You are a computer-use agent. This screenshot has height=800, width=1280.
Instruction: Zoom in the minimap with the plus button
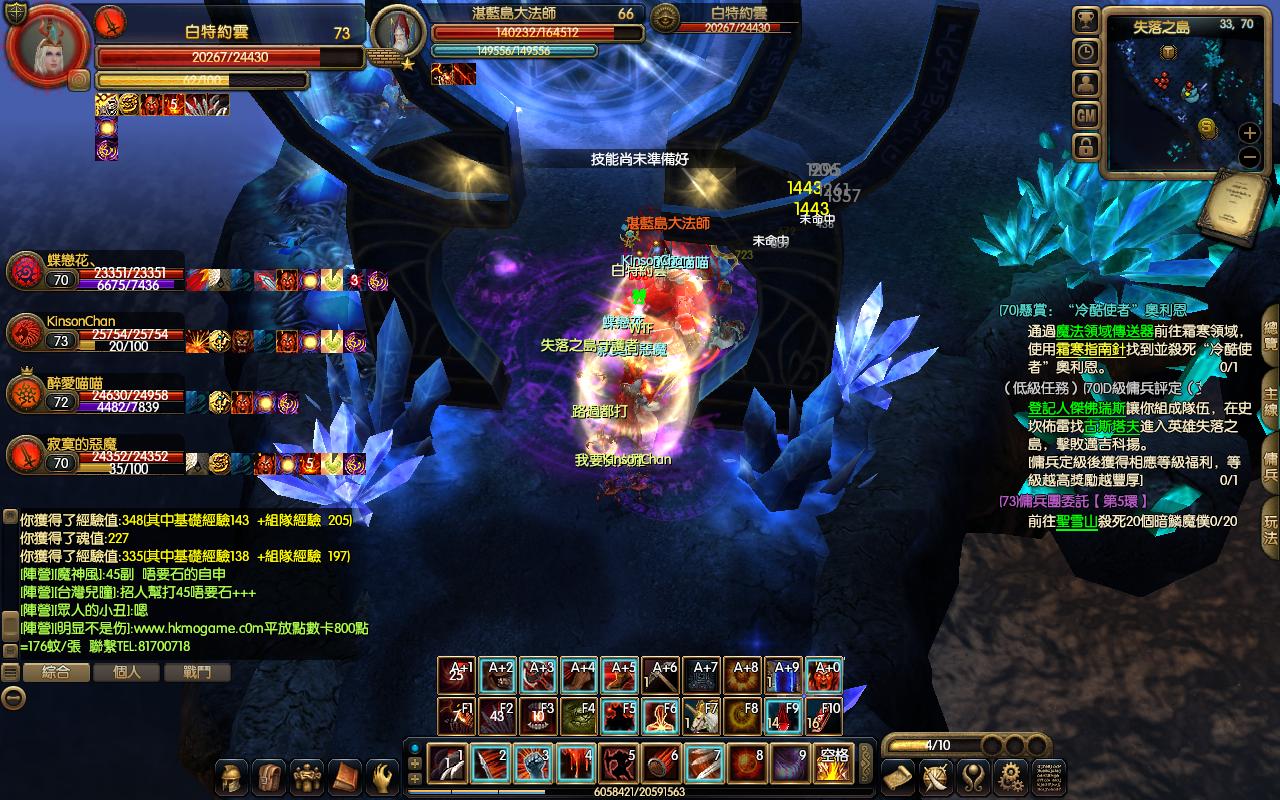click(x=1249, y=132)
